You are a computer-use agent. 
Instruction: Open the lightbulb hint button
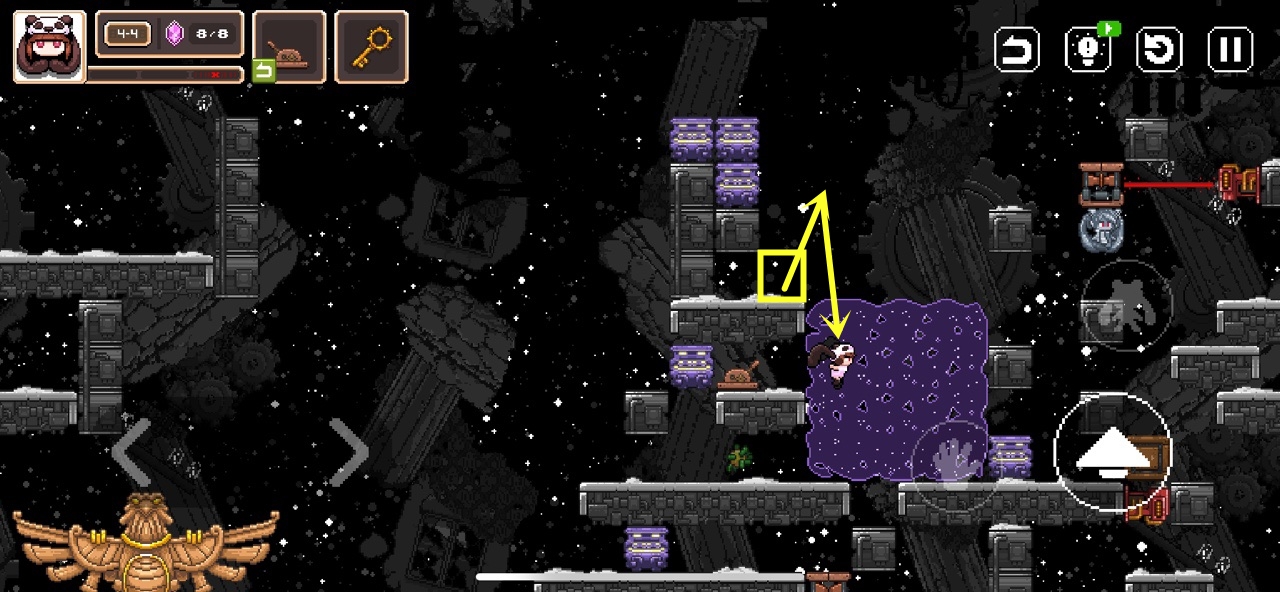pyautogui.click(x=1088, y=49)
